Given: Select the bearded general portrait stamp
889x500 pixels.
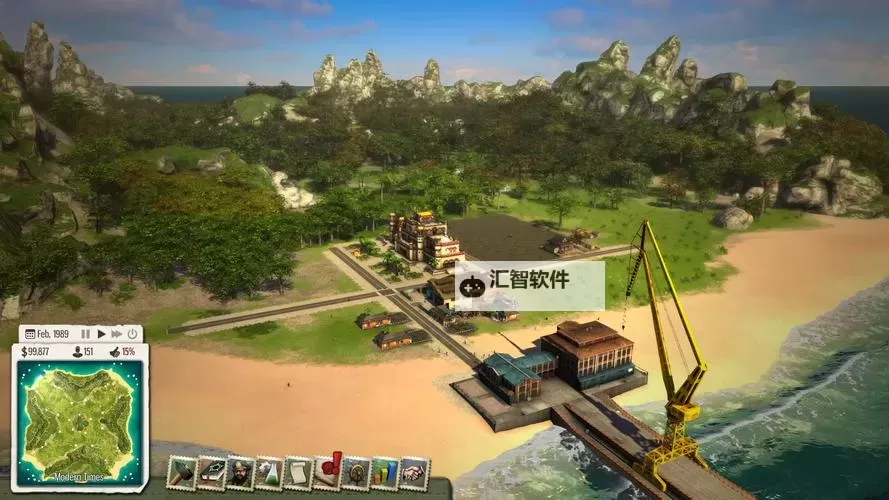Looking at the screenshot, I should point(239,473).
